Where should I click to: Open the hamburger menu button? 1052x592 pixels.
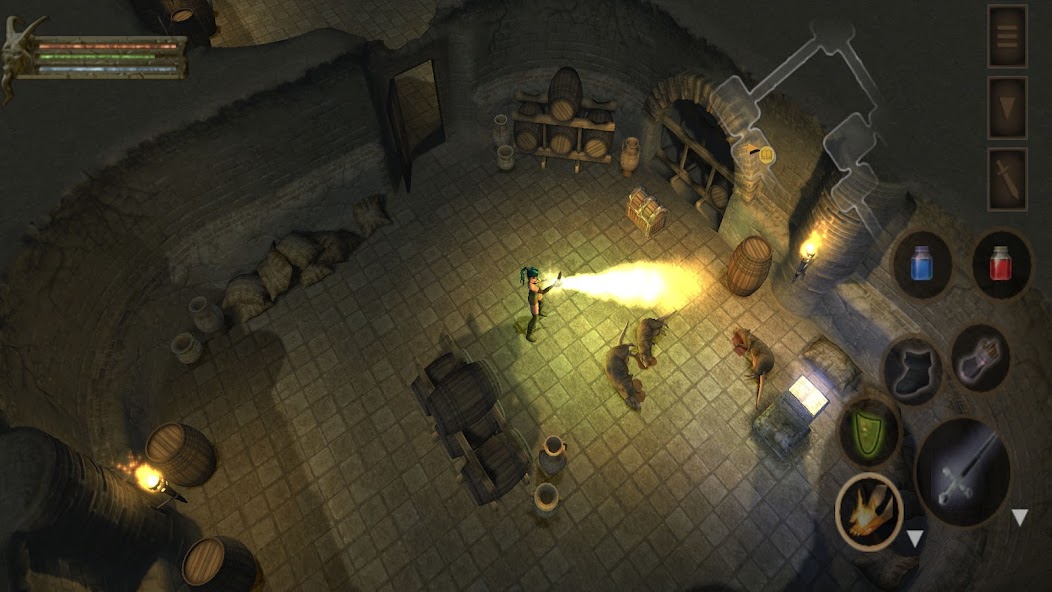pyautogui.click(x=1007, y=37)
